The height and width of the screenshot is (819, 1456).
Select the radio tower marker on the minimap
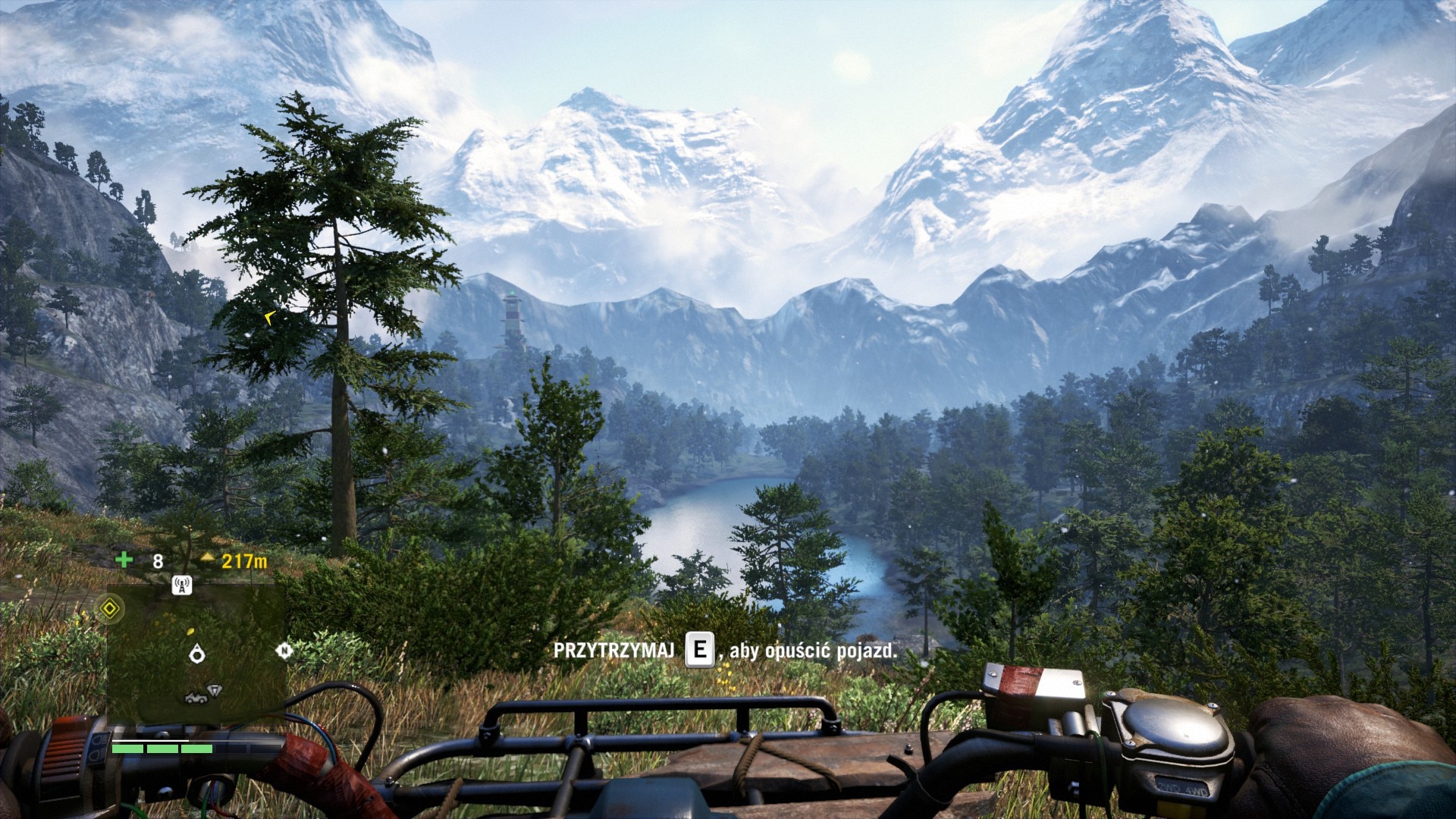tap(181, 585)
